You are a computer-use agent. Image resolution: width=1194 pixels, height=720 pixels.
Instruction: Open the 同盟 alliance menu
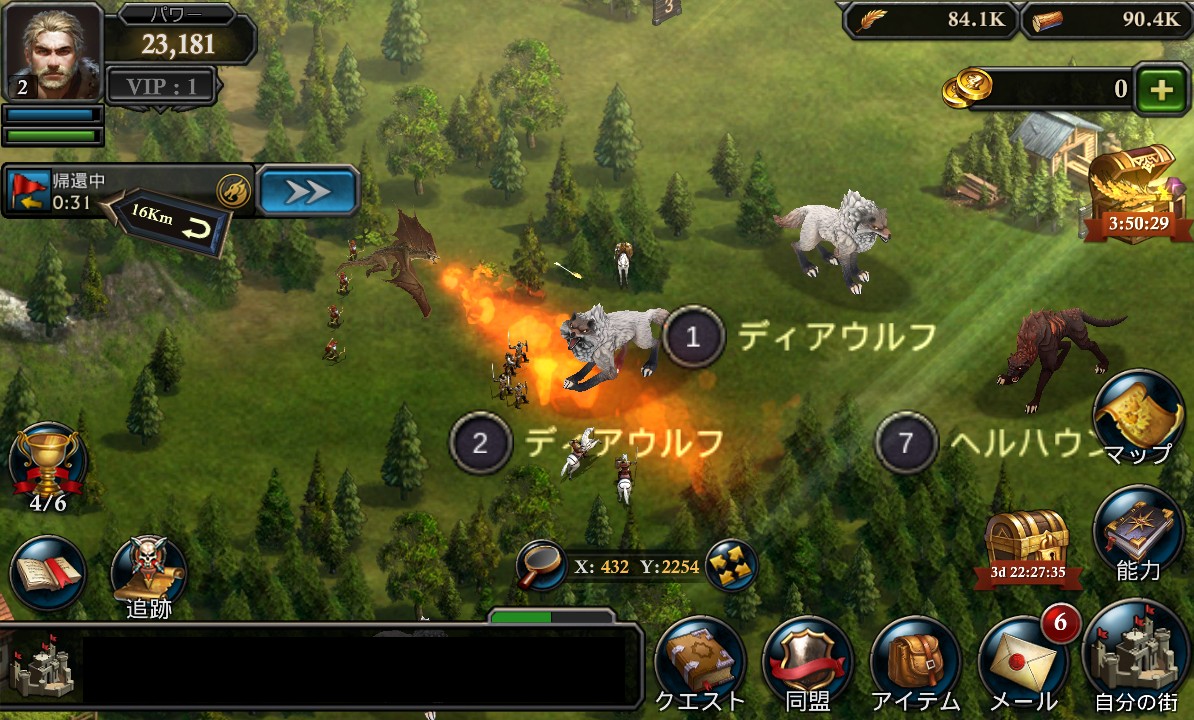pyautogui.click(x=807, y=662)
